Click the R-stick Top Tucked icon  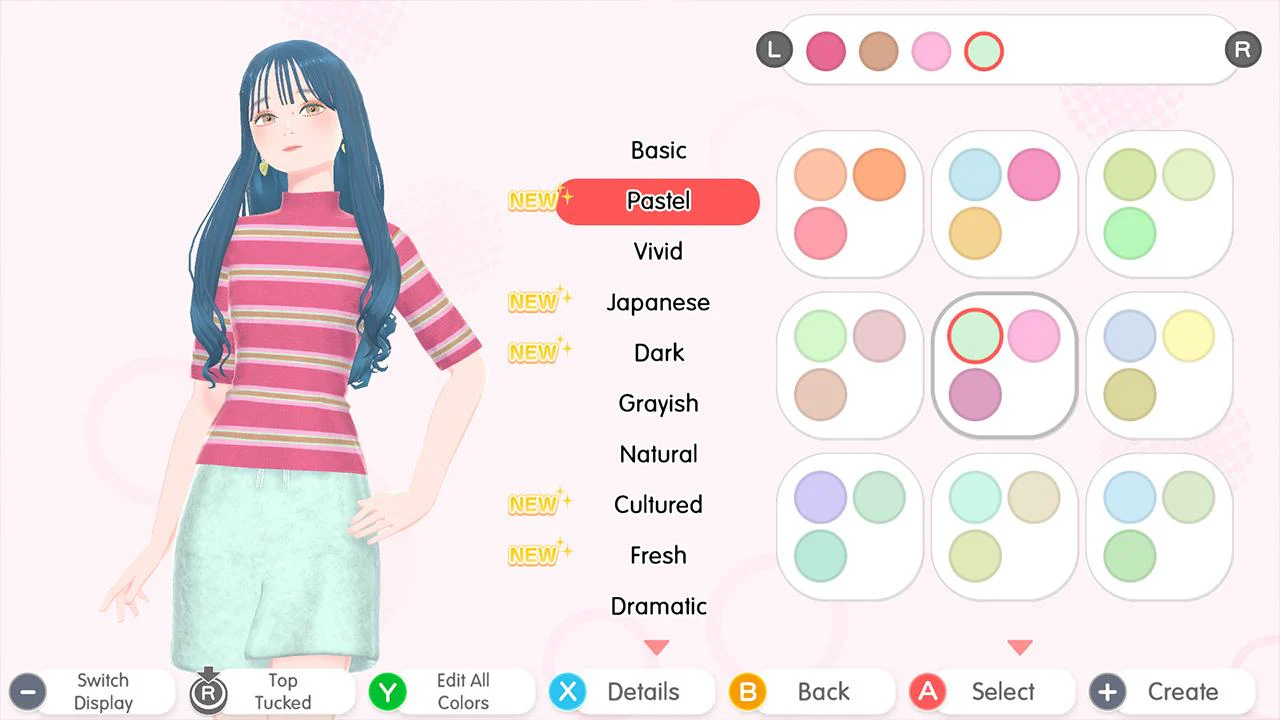coord(208,691)
